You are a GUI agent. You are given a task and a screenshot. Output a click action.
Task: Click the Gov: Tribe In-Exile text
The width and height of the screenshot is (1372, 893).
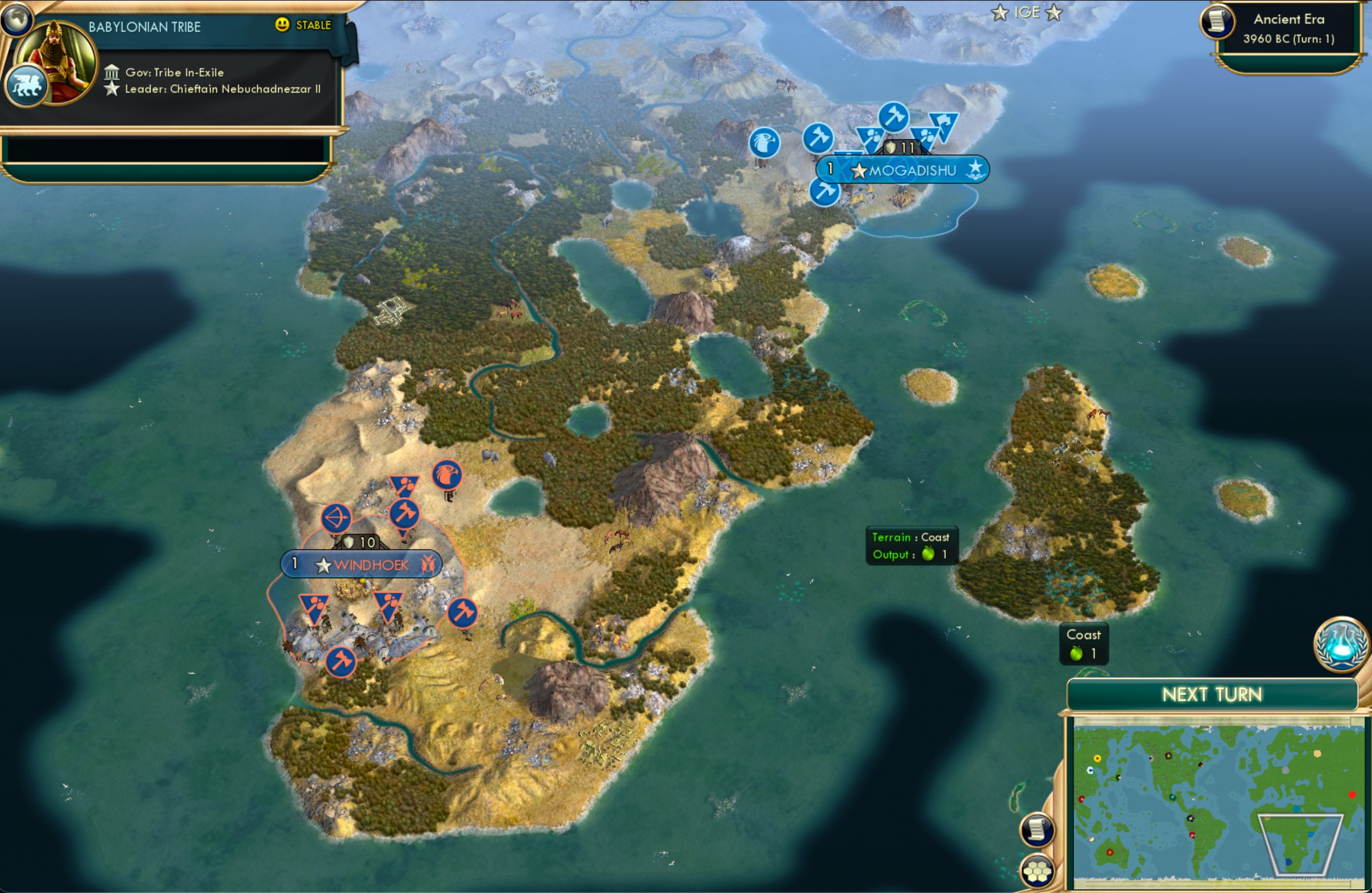tap(174, 73)
